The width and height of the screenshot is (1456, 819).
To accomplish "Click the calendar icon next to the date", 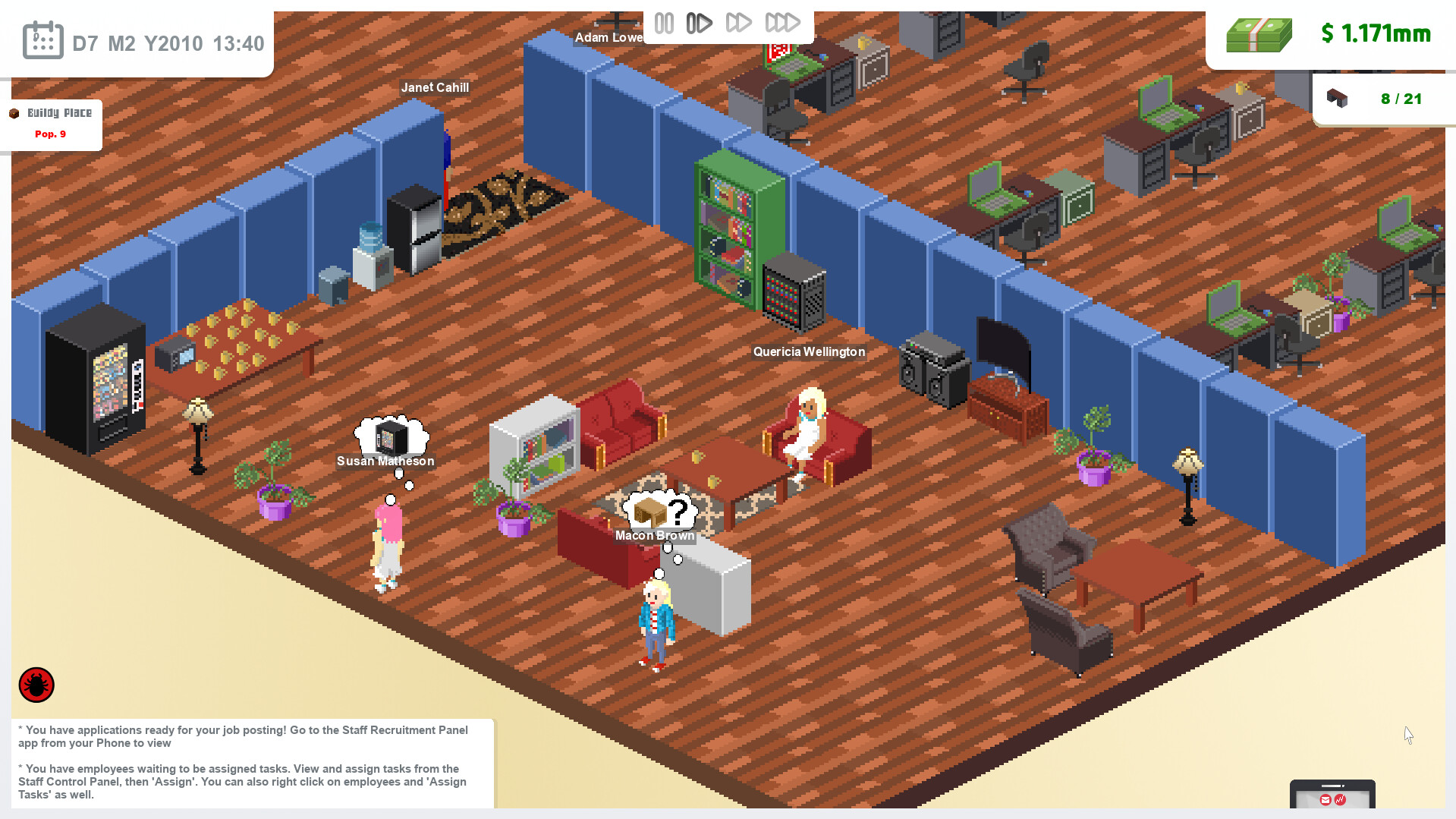I will pyautogui.click(x=42, y=39).
